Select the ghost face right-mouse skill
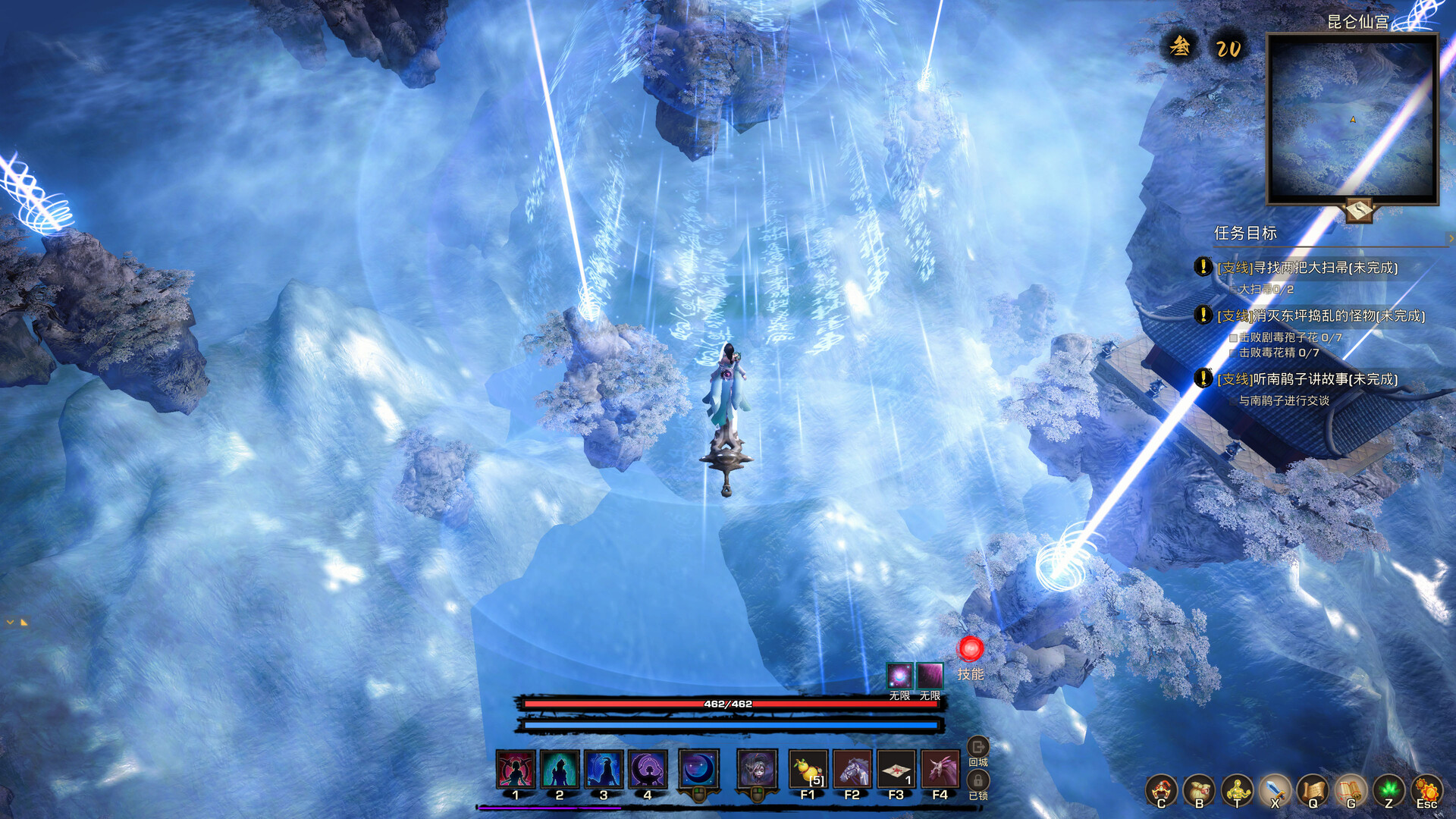Viewport: 1456px width, 819px height. coord(757,769)
